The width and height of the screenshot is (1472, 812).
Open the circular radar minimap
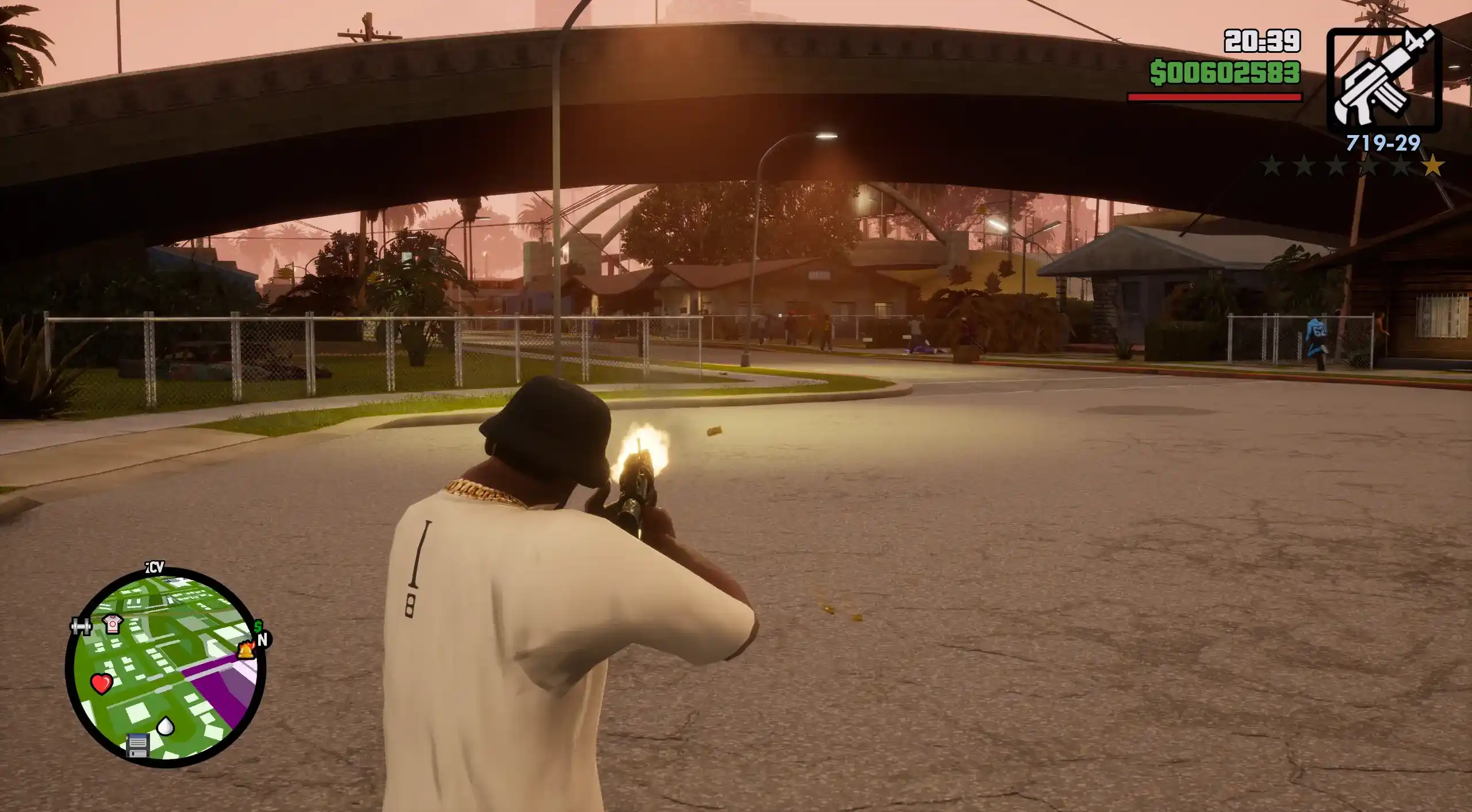click(x=165, y=667)
